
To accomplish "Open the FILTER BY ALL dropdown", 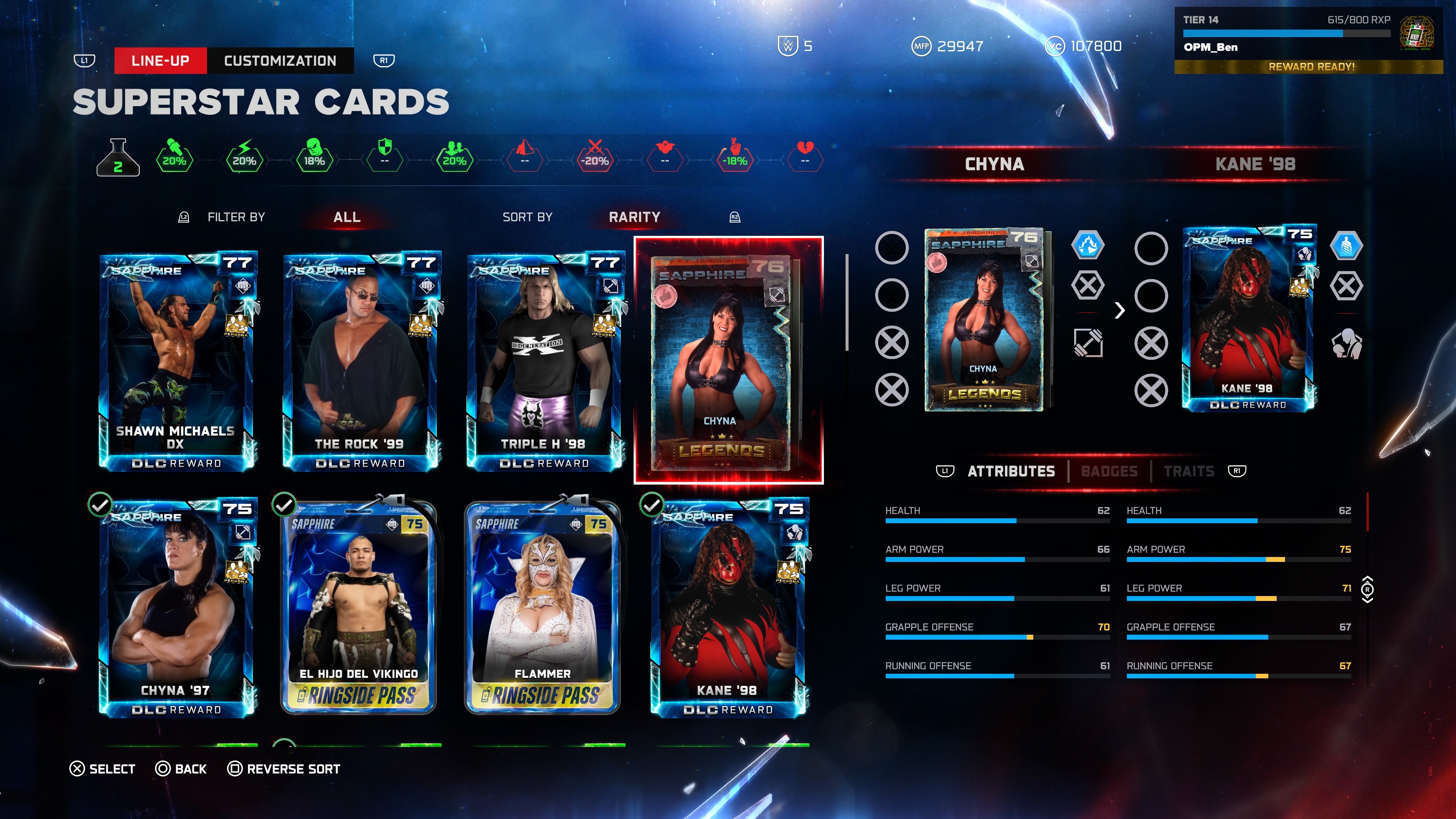I will 347,217.
